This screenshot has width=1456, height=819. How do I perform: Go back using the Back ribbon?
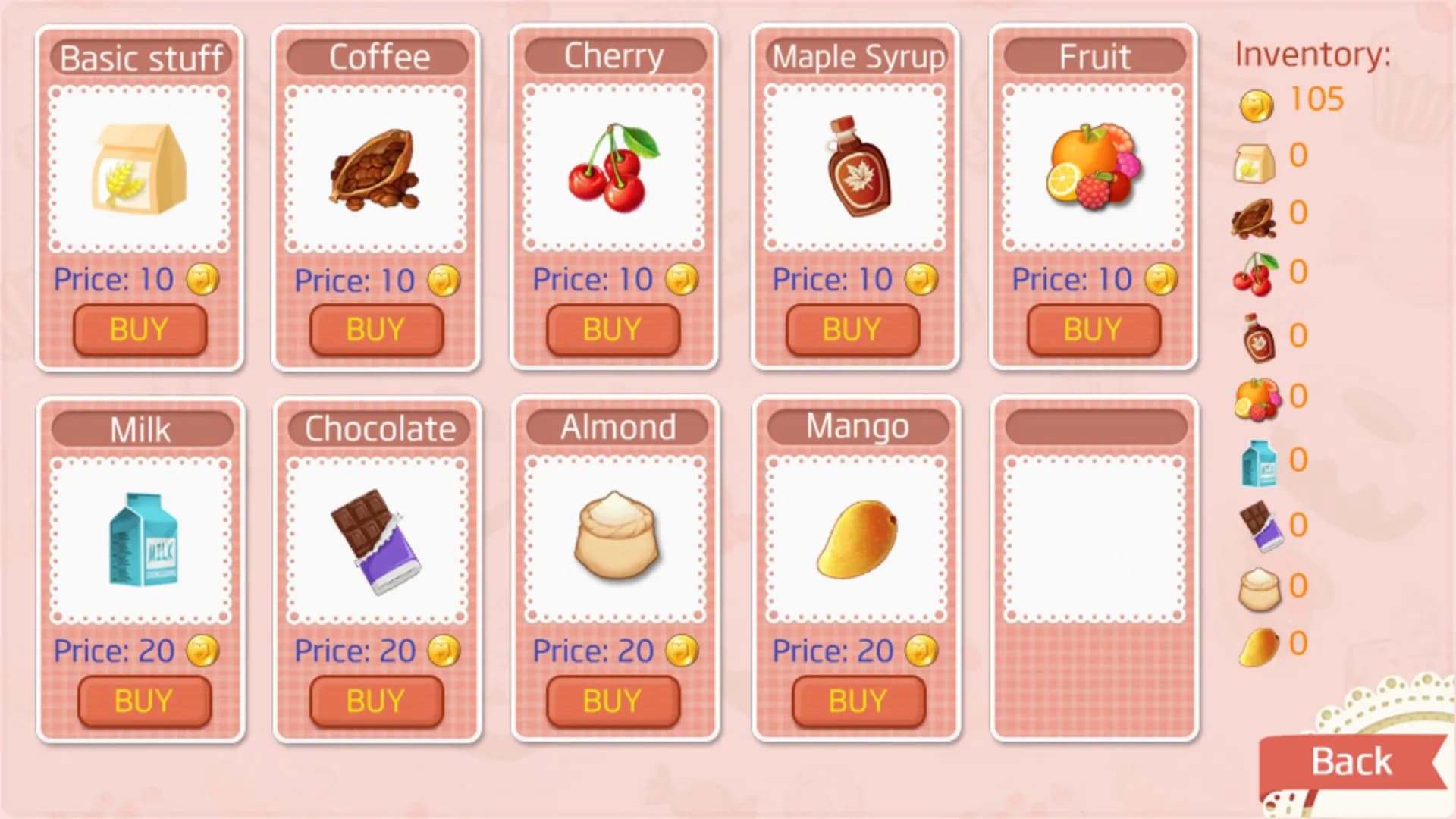click(x=1351, y=762)
